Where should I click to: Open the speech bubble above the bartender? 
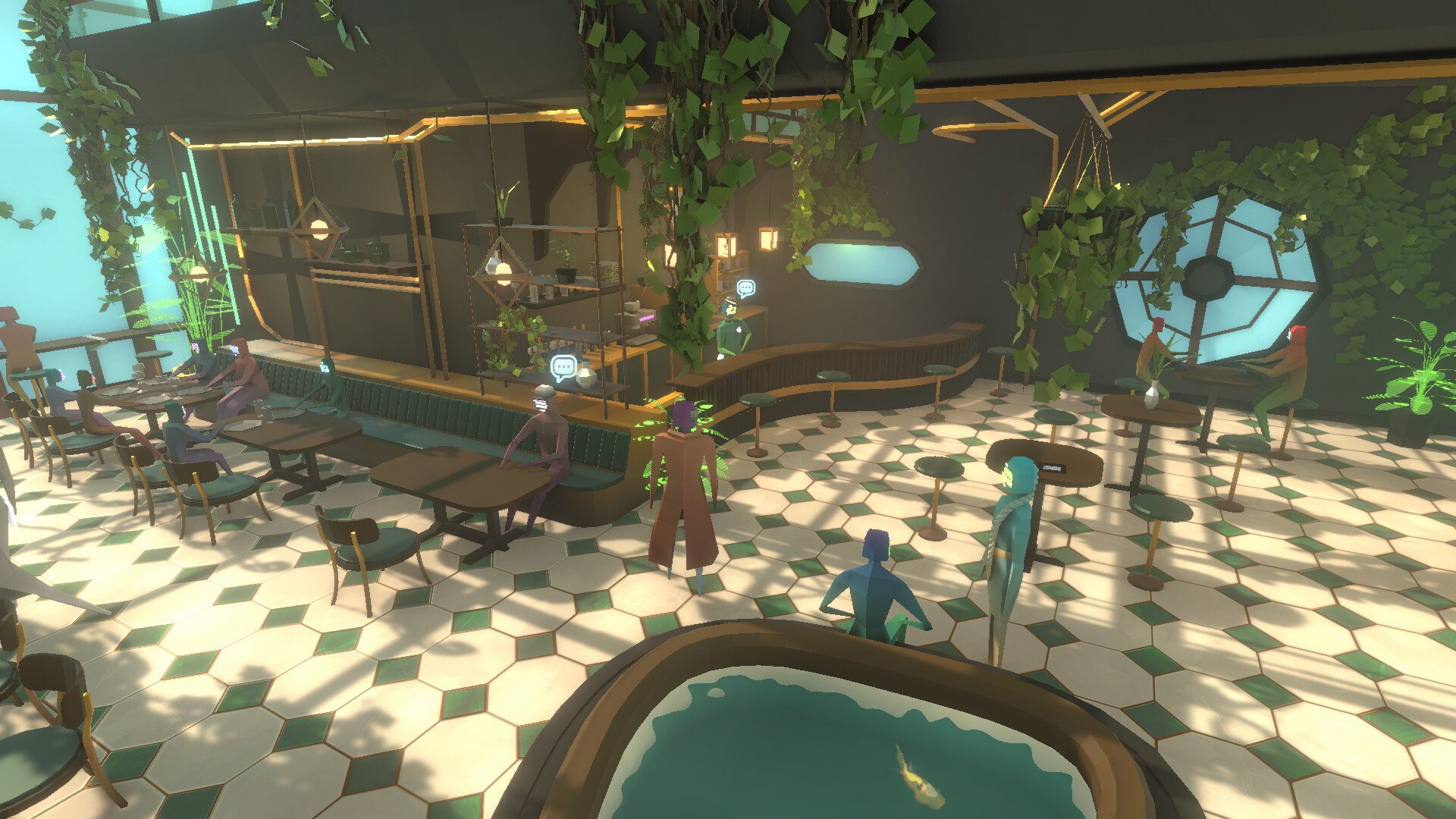[746, 287]
